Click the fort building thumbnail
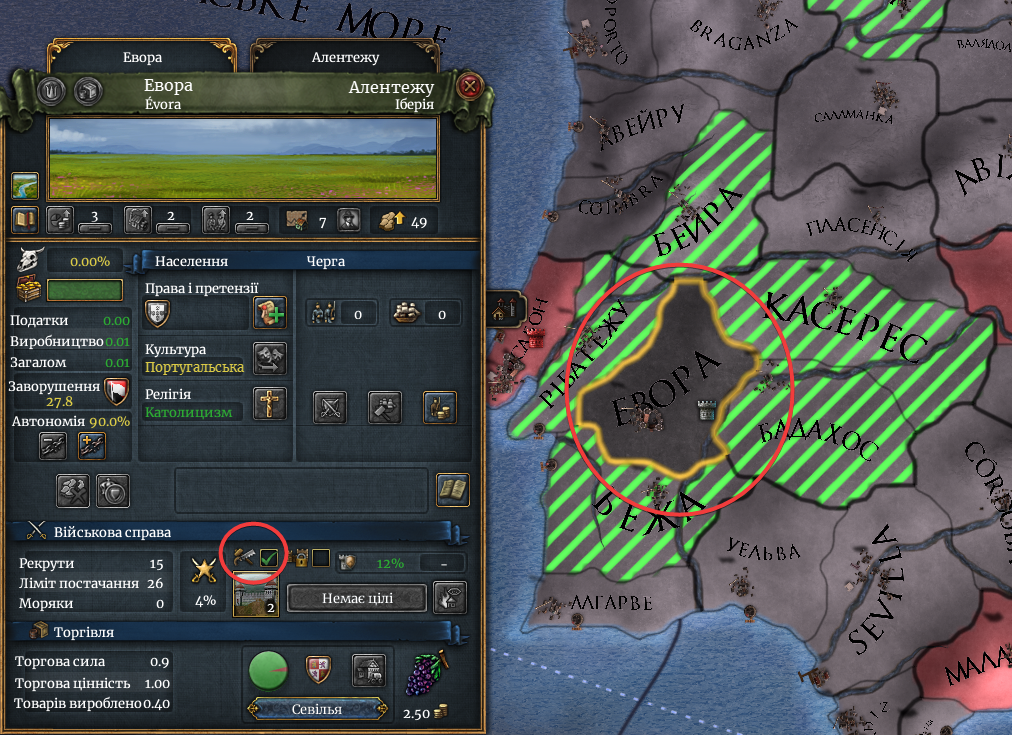Image resolution: width=1012 pixels, height=735 pixels. [256, 599]
